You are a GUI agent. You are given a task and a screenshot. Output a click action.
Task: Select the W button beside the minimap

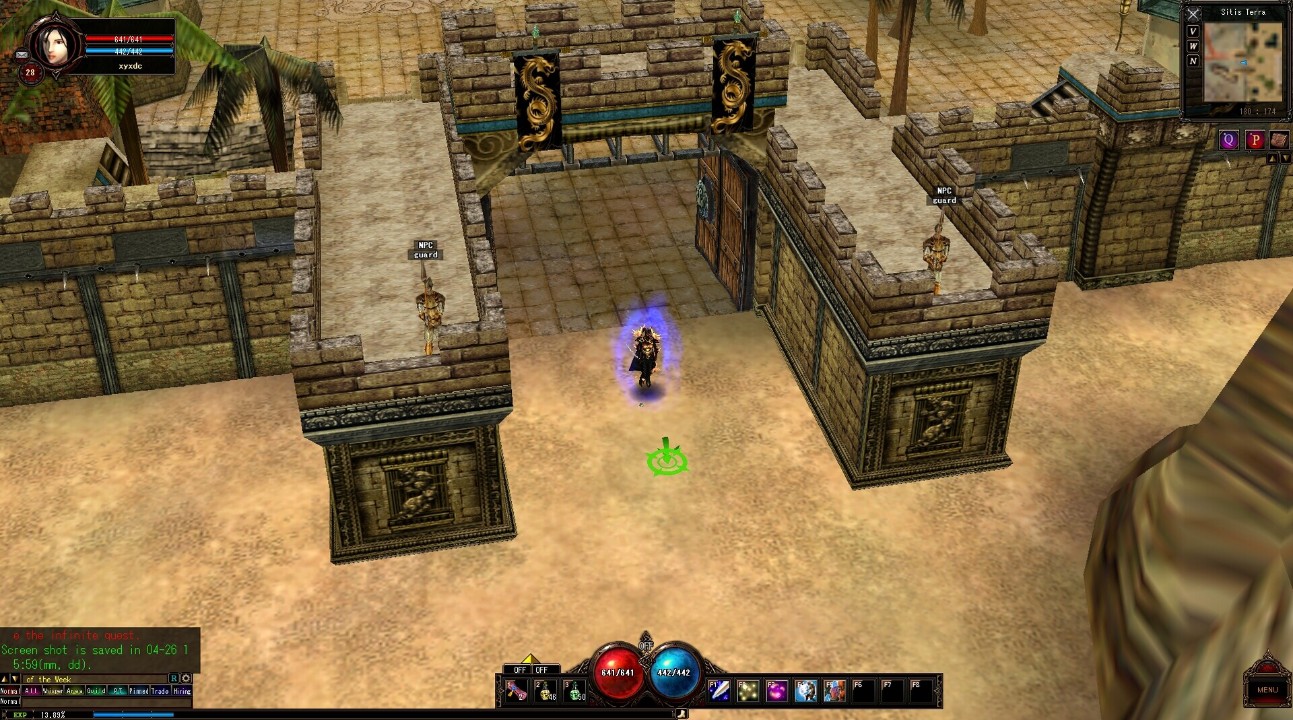coord(1193,46)
